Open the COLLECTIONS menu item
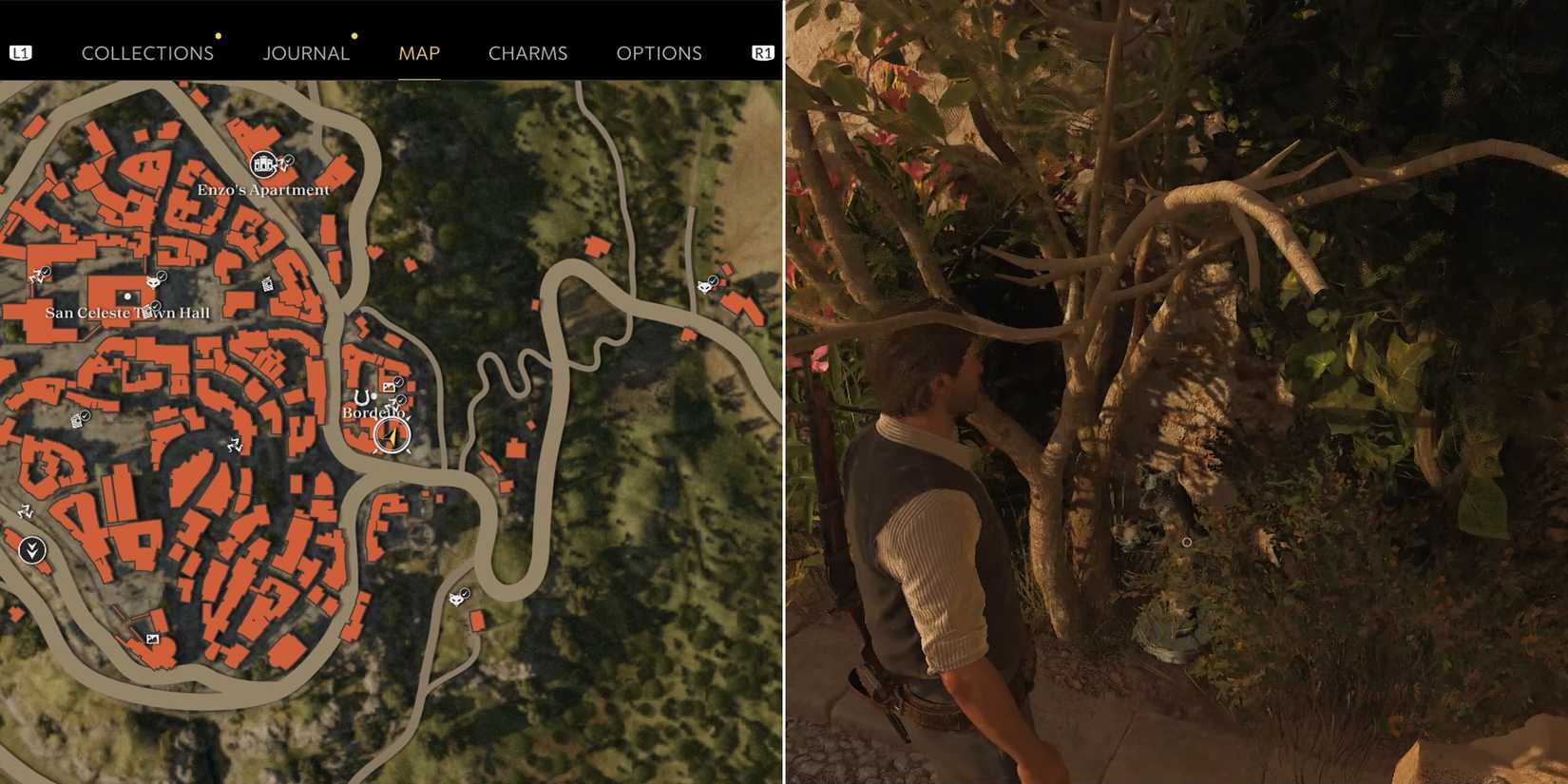 (147, 53)
